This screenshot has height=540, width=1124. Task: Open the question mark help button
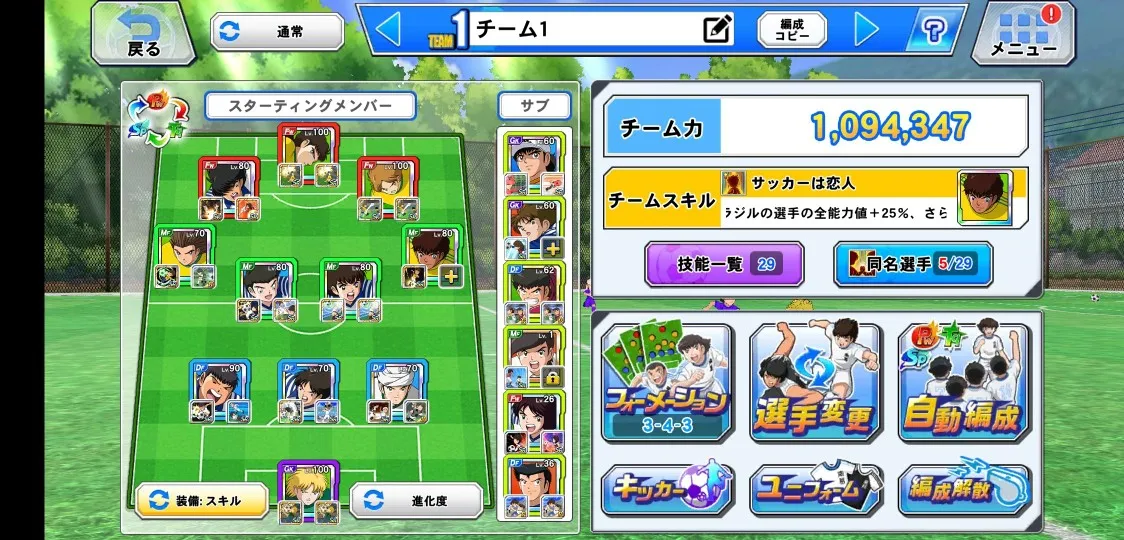[x=935, y=30]
